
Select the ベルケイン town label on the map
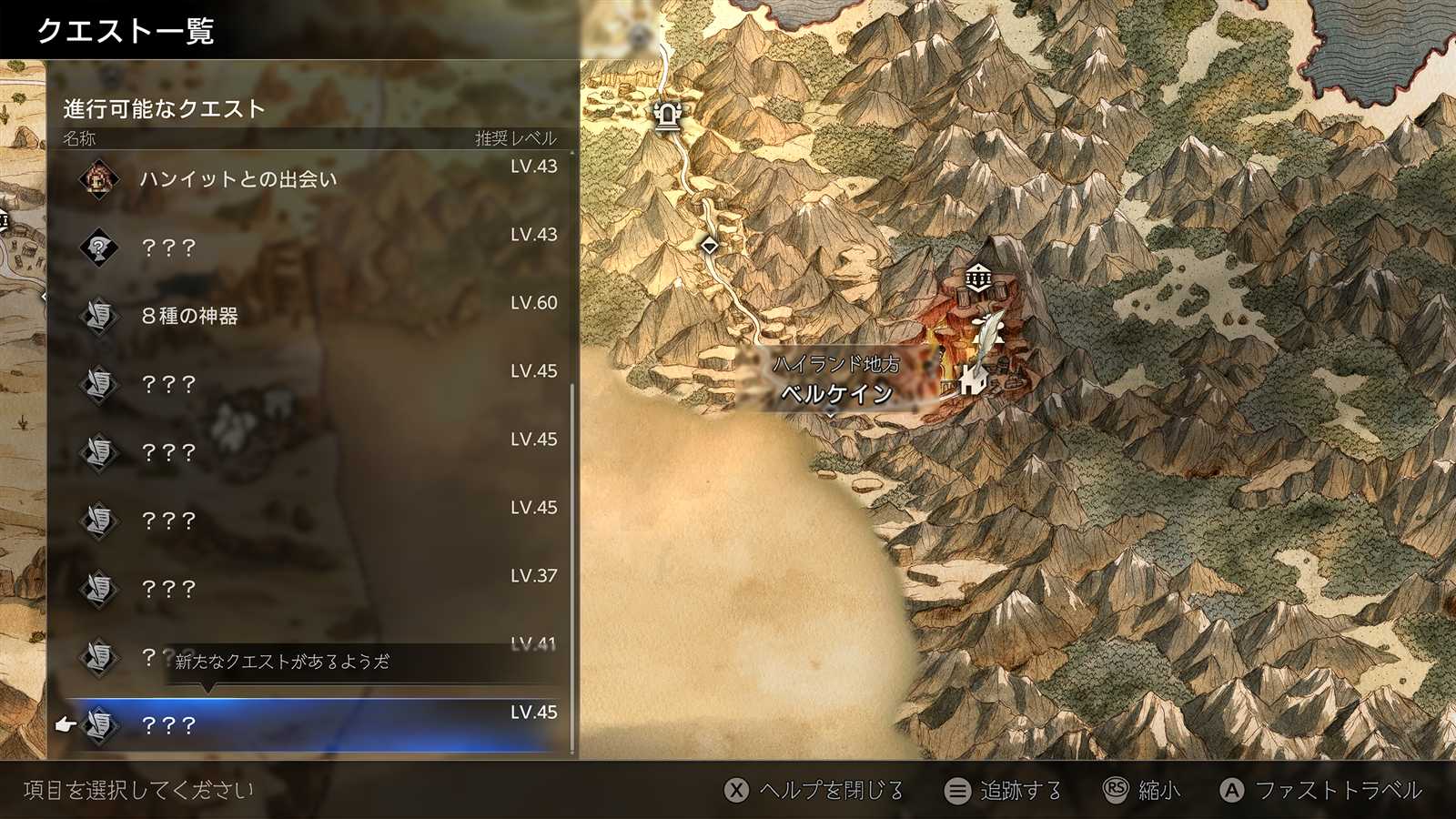click(x=836, y=393)
